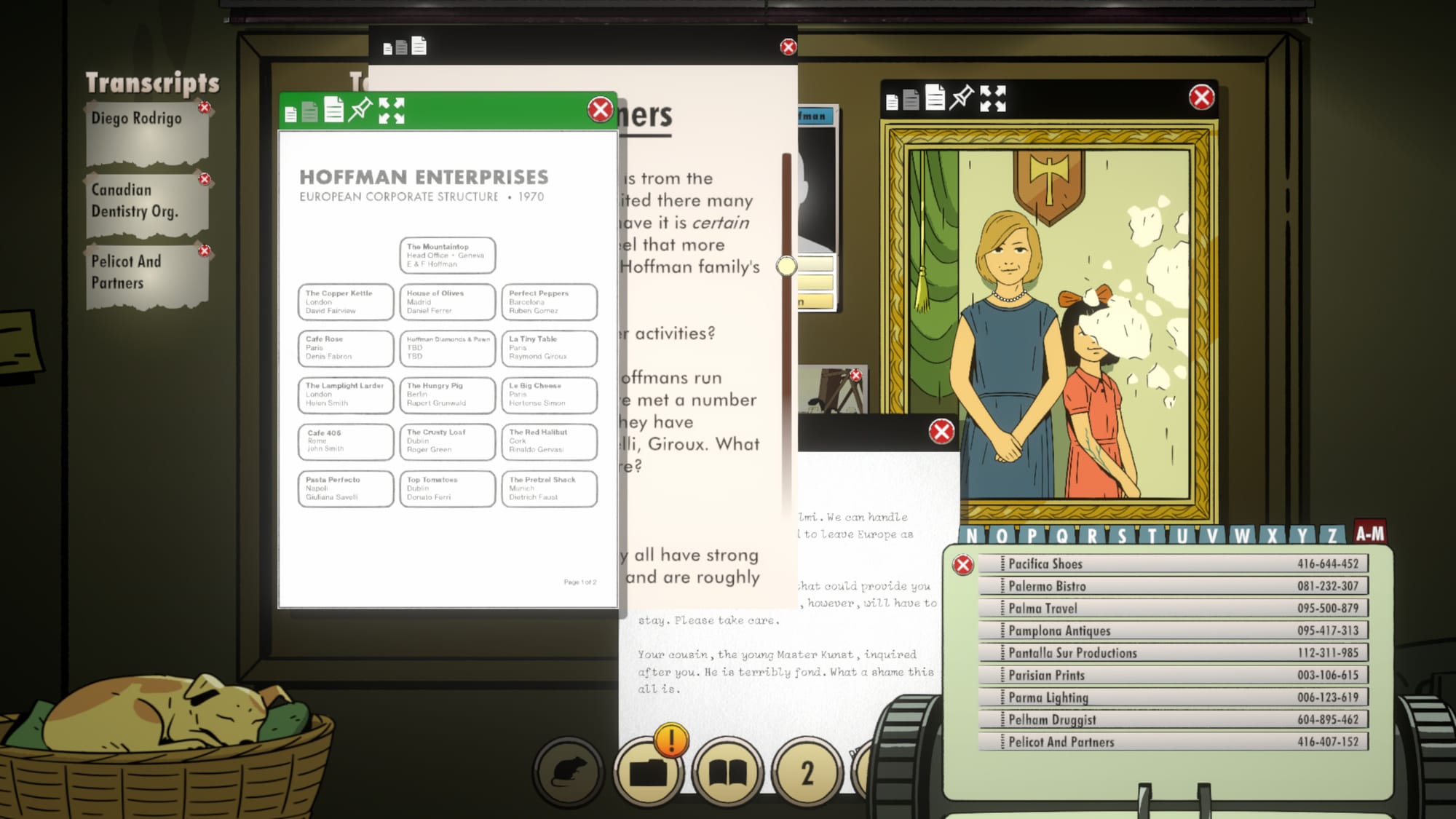Remove the Pelicot And Partners transcript
The height and width of the screenshot is (819, 1456).
tap(205, 251)
